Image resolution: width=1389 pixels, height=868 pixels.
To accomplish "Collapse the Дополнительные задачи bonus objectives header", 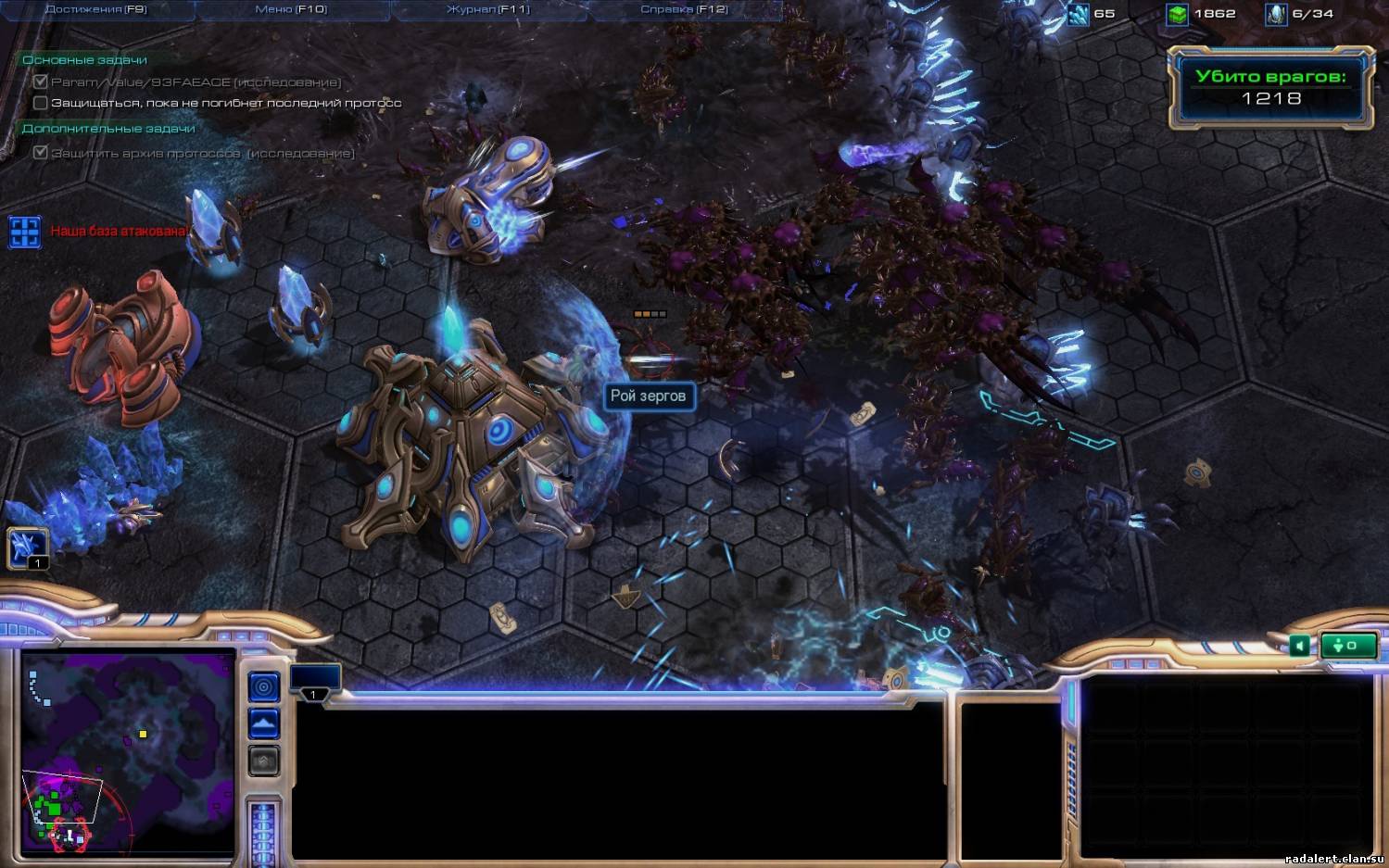I will coord(108,129).
